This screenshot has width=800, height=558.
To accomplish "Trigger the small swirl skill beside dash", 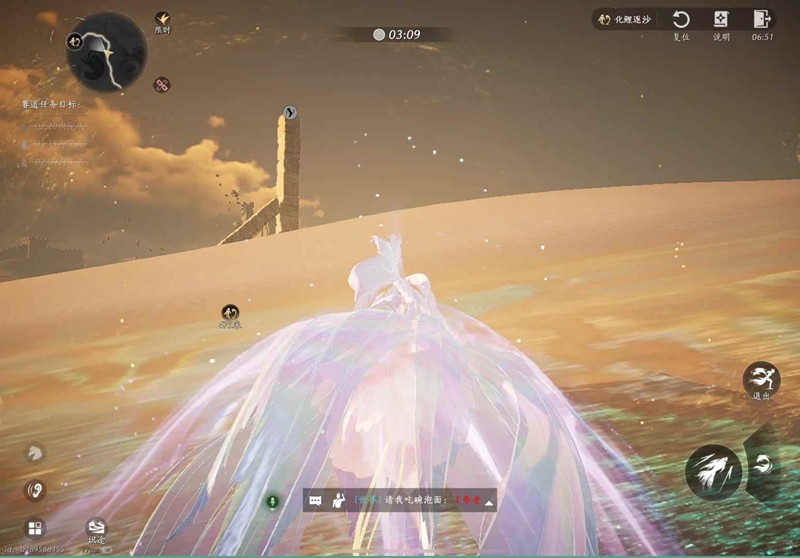I will click(764, 463).
